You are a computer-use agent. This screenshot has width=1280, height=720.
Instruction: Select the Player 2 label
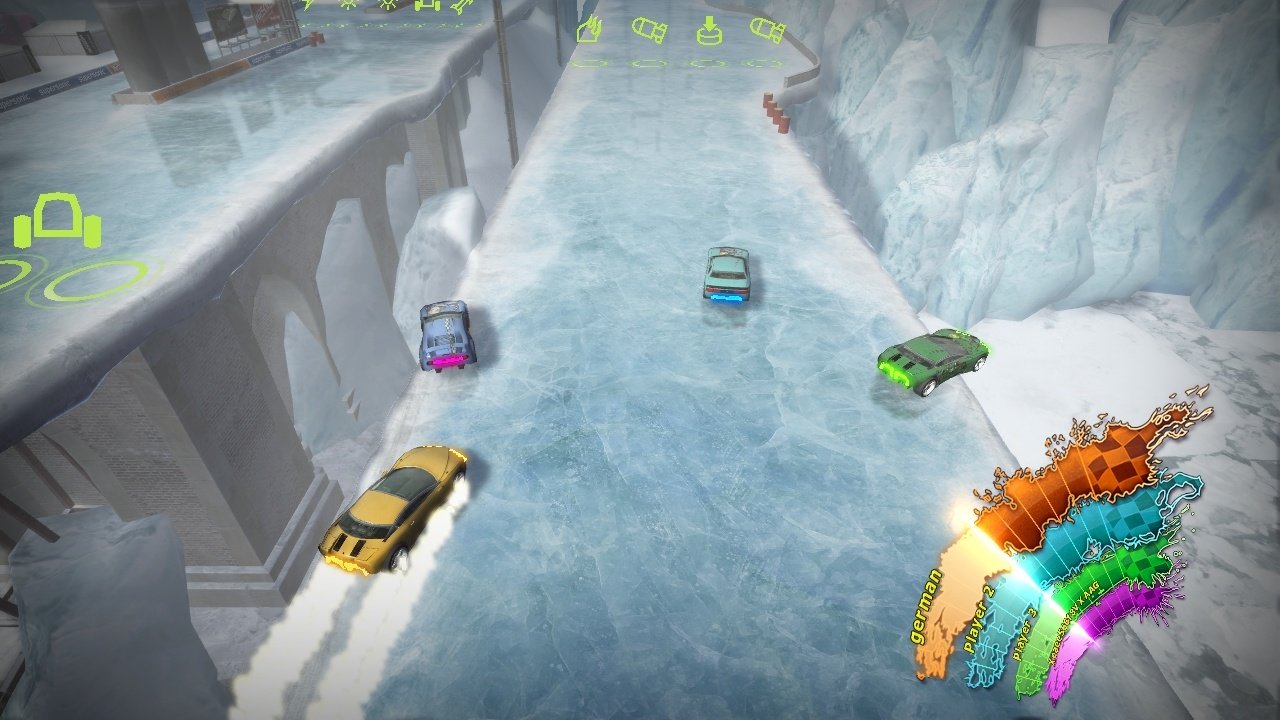coord(977,621)
